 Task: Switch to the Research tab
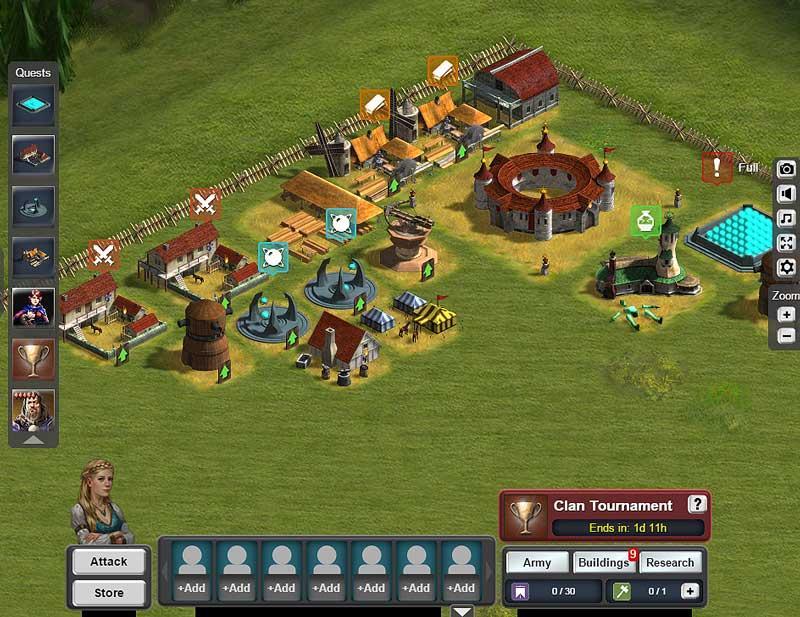670,562
